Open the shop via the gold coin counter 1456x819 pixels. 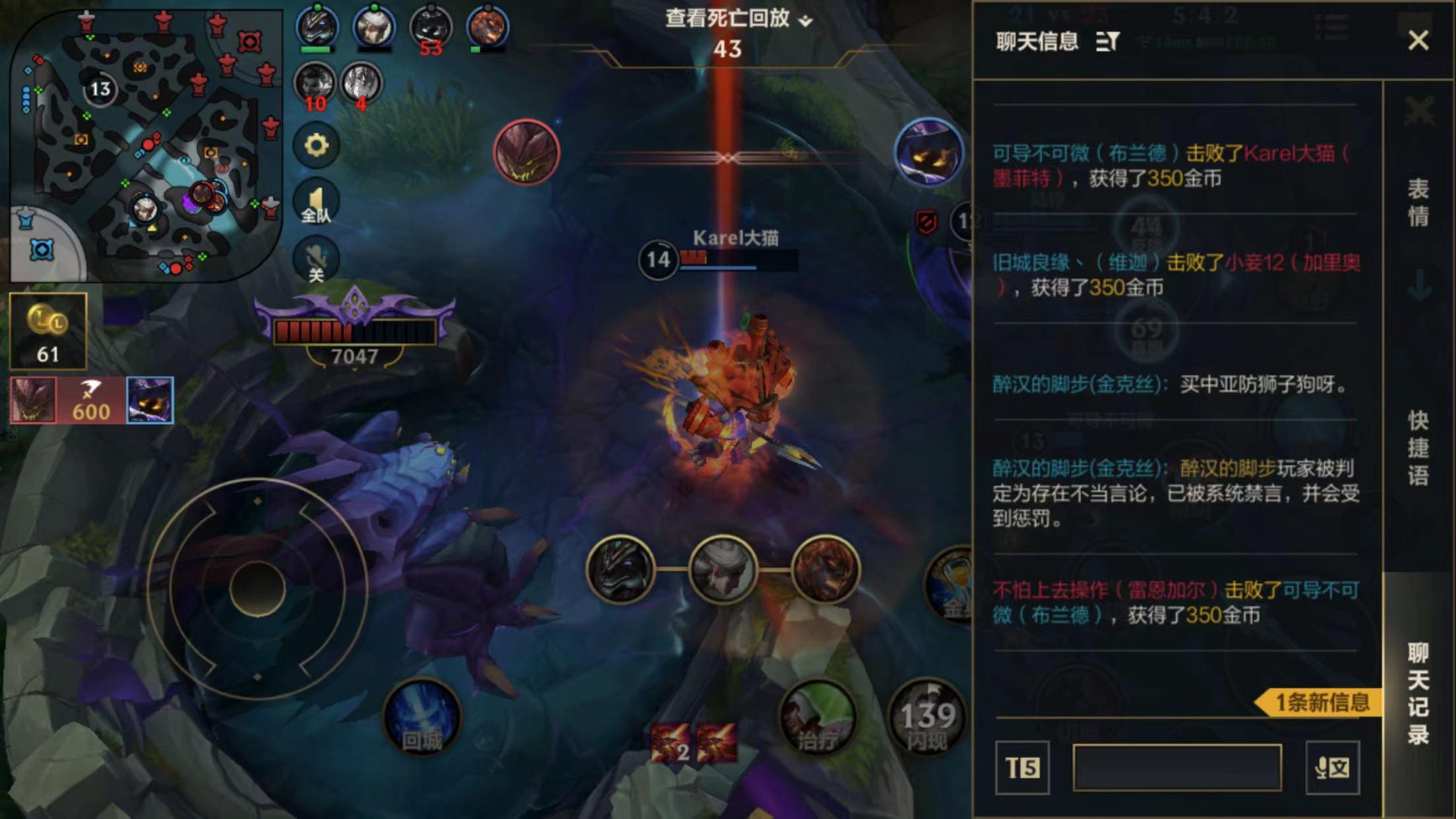tap(47, 331)
